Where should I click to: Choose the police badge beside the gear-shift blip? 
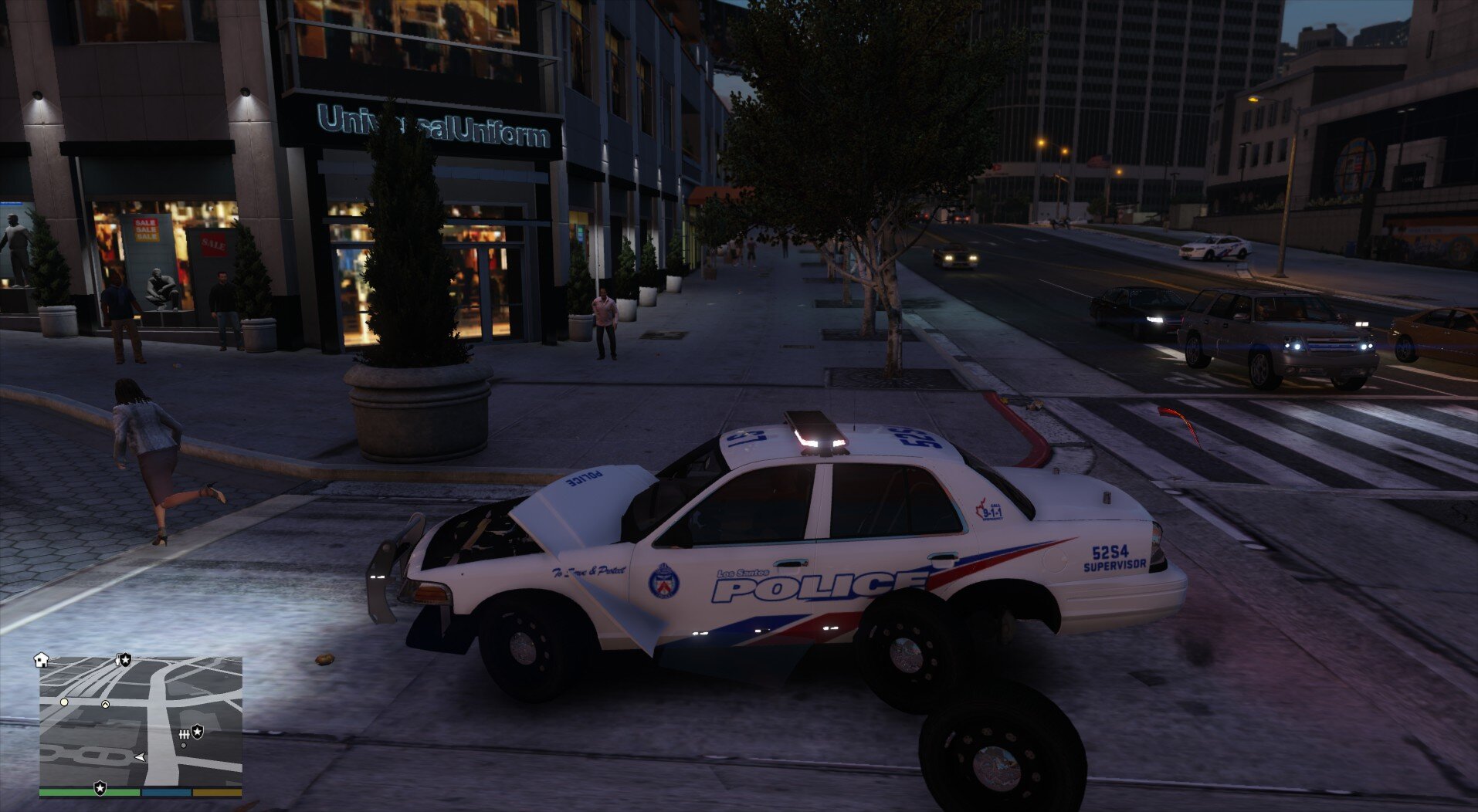pos(198,731)
